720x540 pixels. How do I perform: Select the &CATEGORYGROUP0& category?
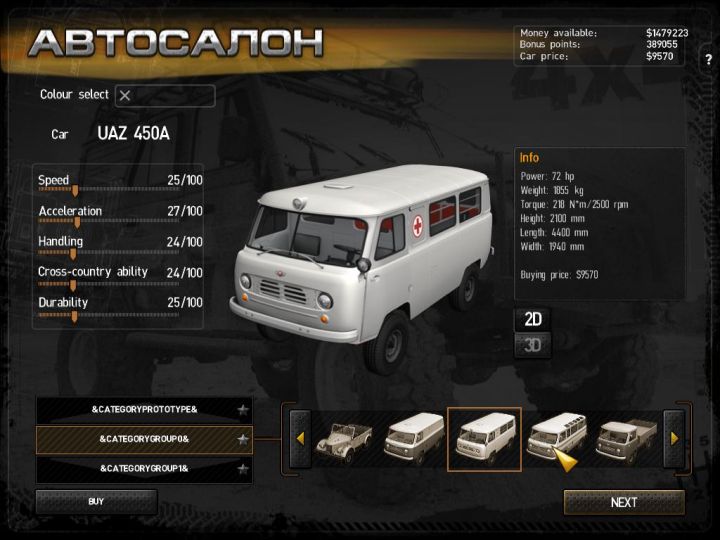(x=144, y=439)
